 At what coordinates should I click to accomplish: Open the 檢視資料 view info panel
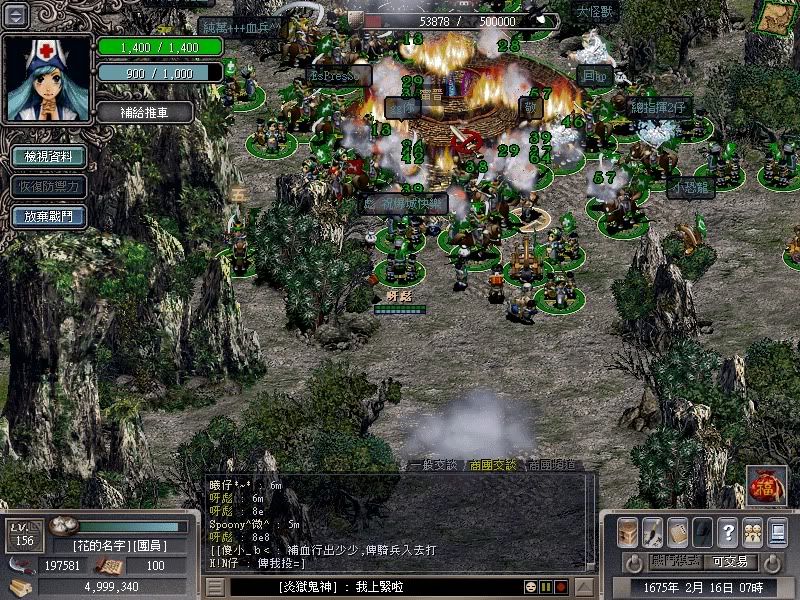pyautogui.click(x=47, y=156)
